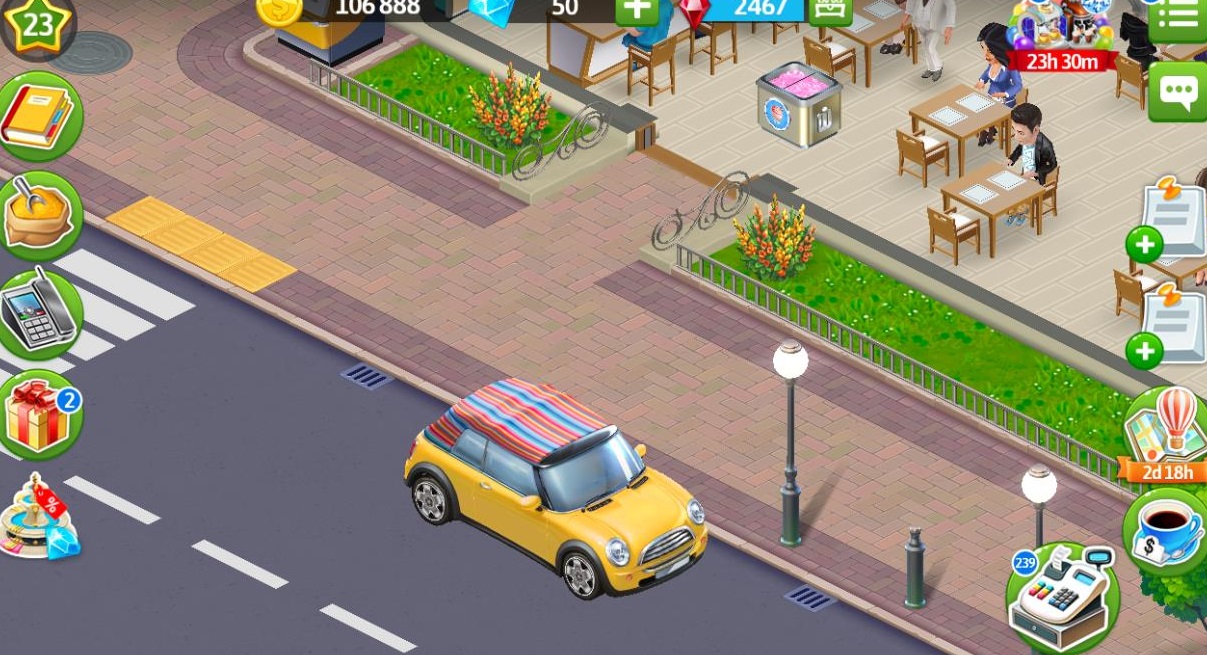Open the roulette sale offer
This screenshot has height=655, width=1207.
click(39, 518)
